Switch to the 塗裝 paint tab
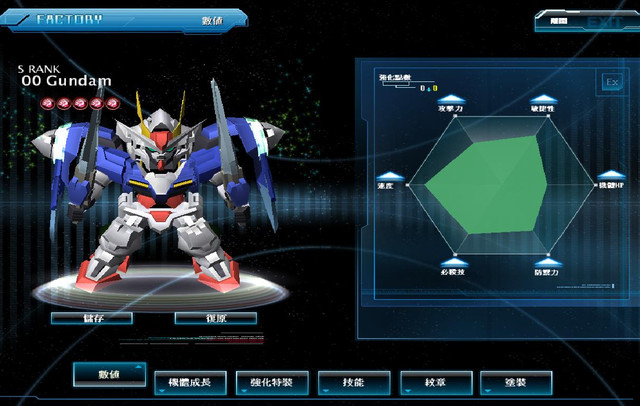The height and width of the screenshot is (406, 640). pos(516,382)
